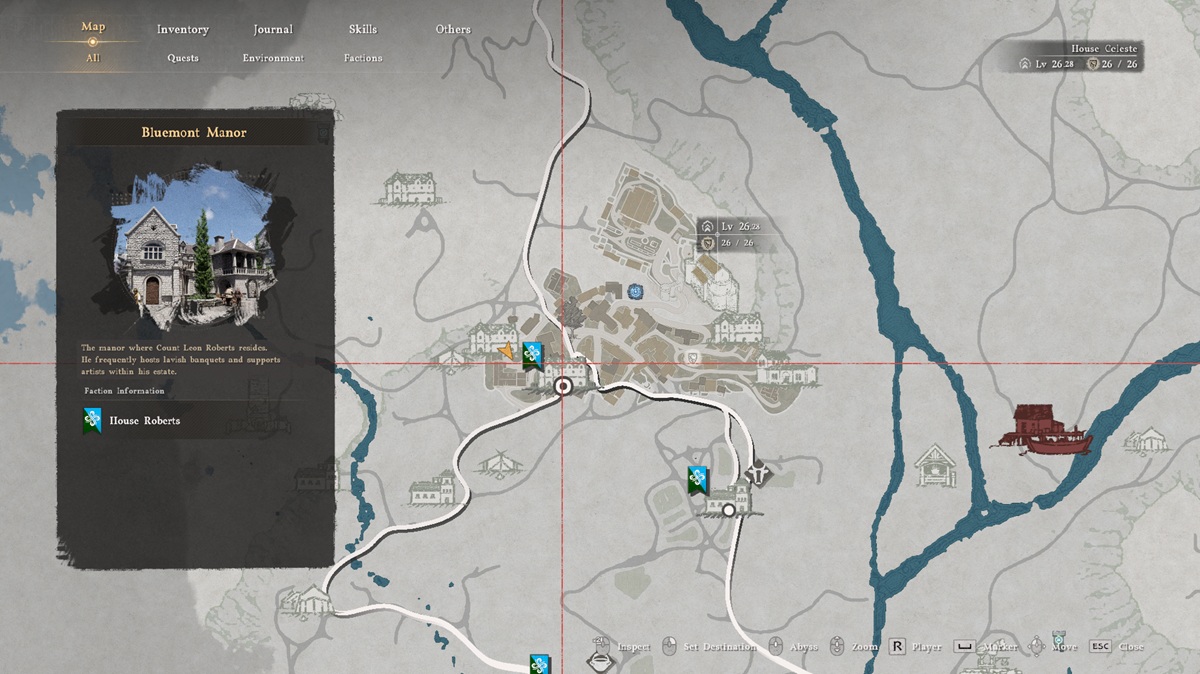This screenshot has height=674, width=1200.
Task: Select the All map filter
Action: (x=93, y=58)
